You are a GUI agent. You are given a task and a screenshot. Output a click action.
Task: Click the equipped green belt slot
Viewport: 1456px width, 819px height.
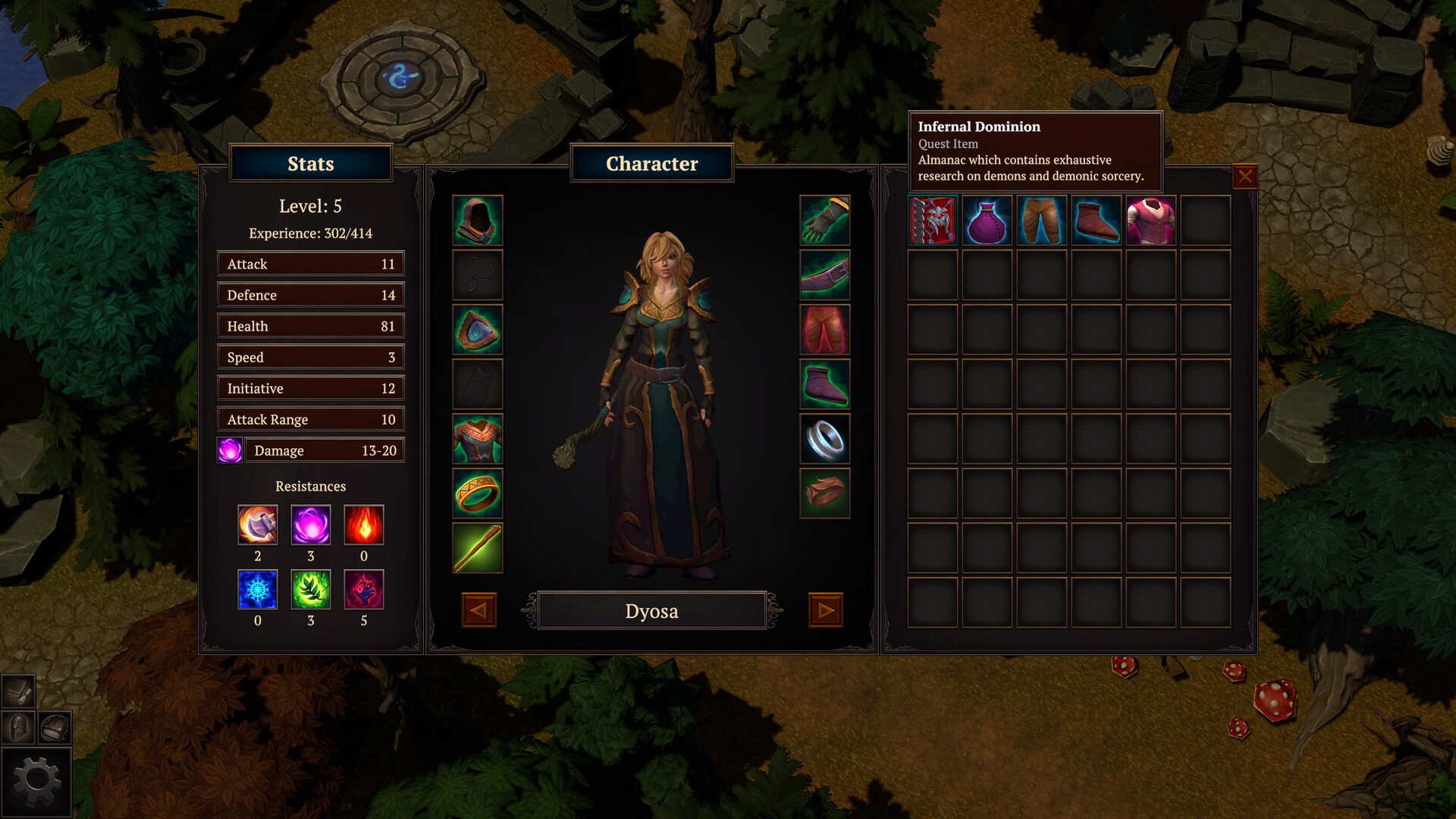(824, 275)
